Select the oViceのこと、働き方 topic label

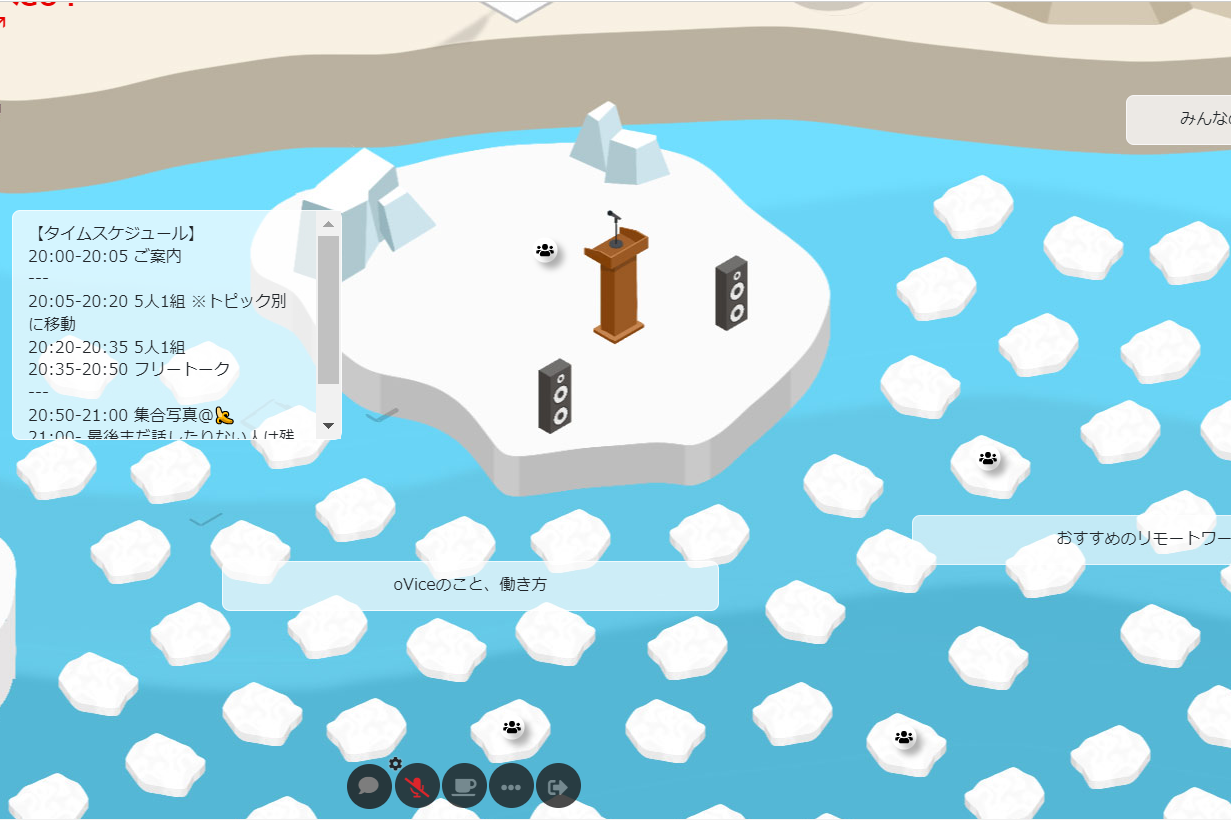point(470,585)
